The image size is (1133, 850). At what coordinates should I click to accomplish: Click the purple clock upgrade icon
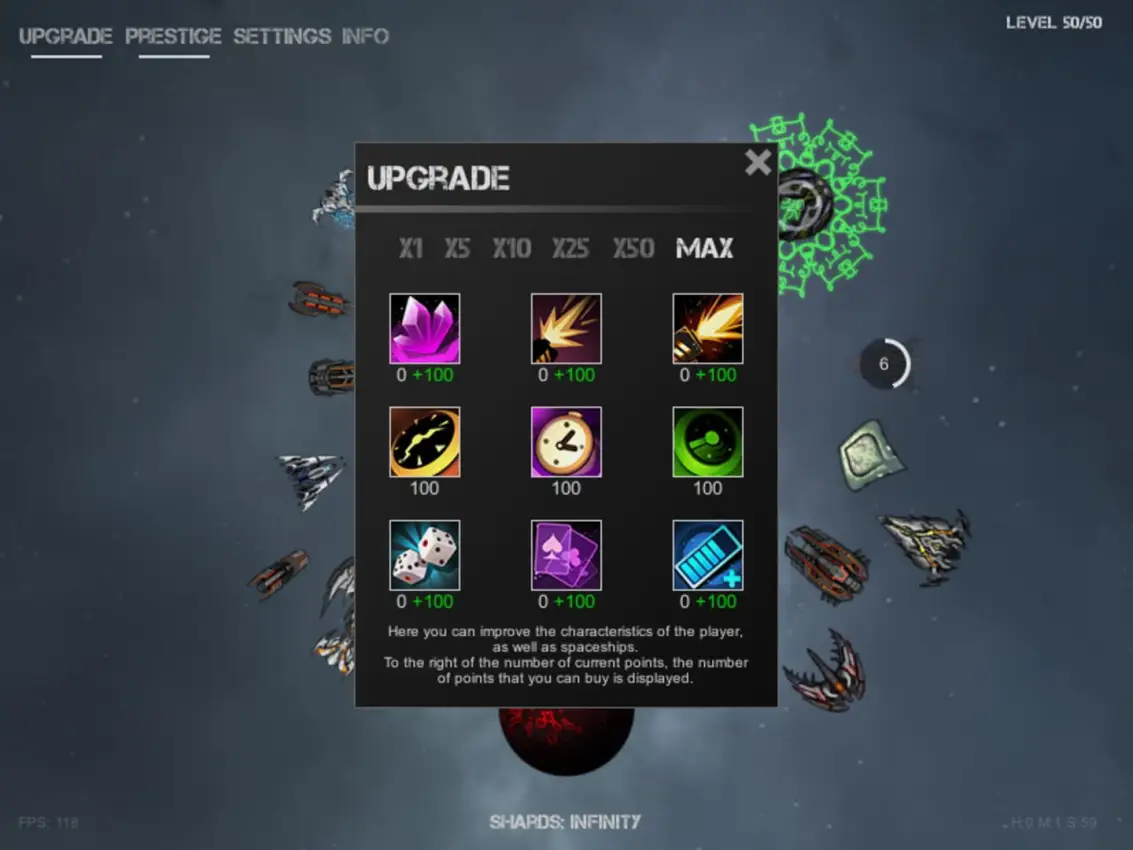tap(566, 442)
